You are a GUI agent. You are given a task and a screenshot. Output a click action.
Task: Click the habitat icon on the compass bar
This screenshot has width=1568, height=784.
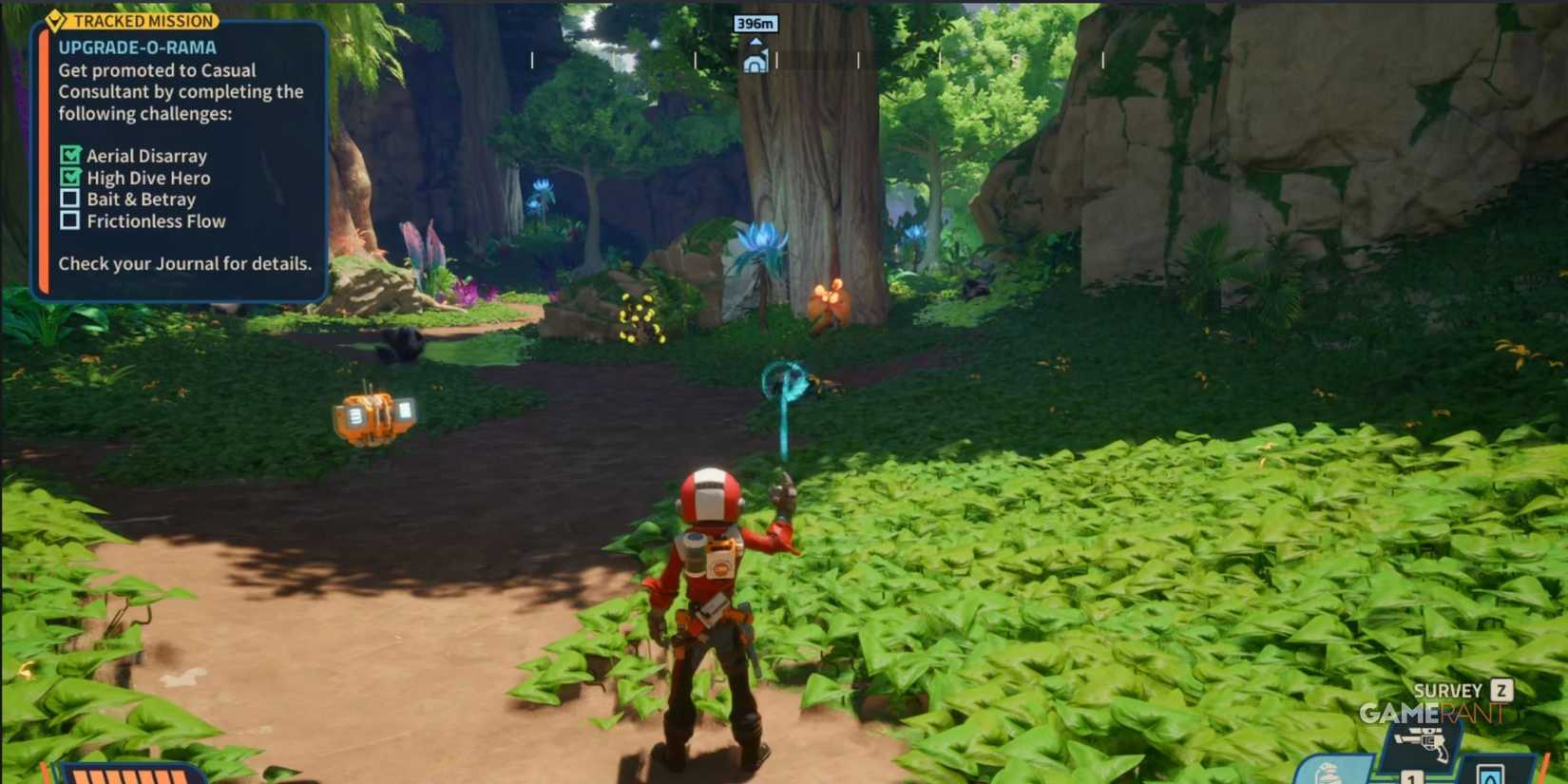coord(755,59)
